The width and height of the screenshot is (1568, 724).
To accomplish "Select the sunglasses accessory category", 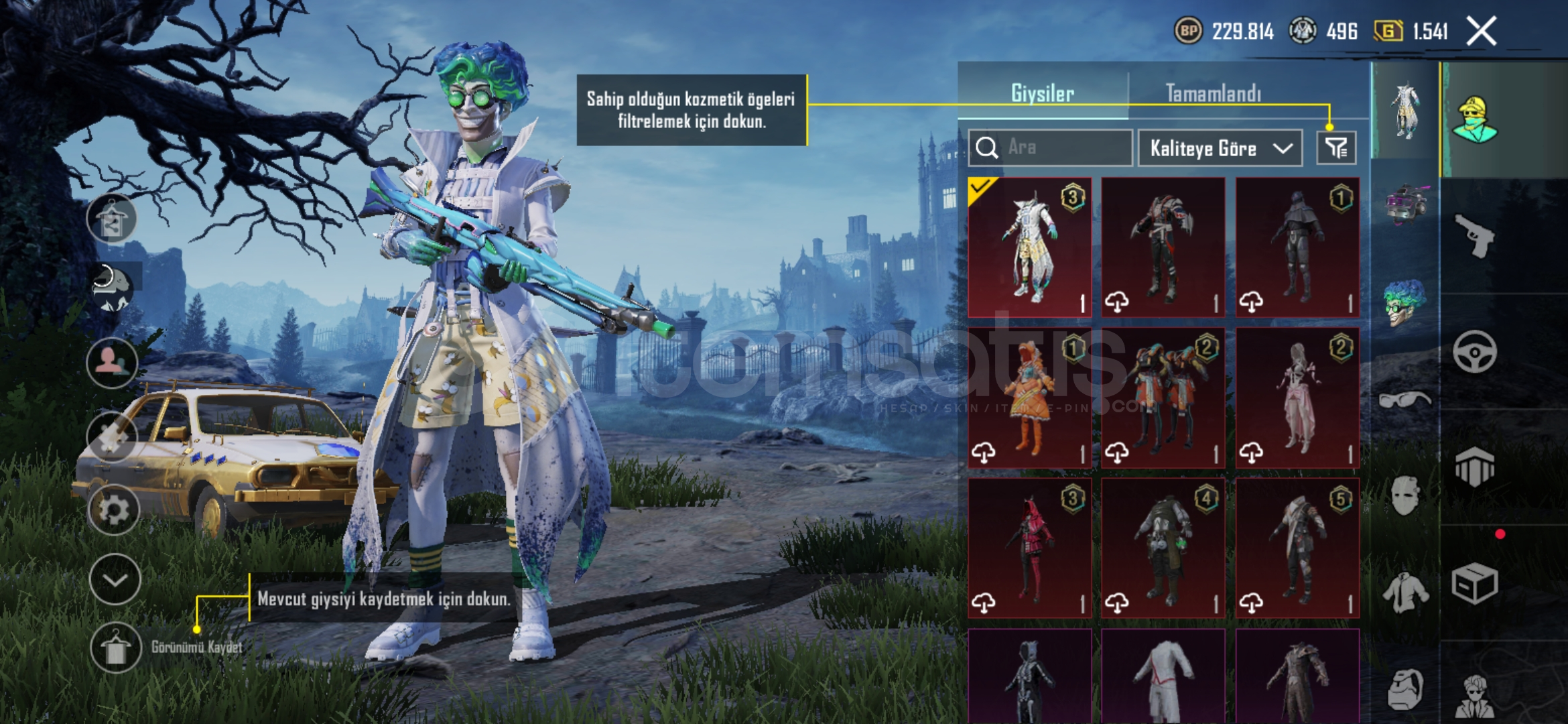I will [1404, 401].
